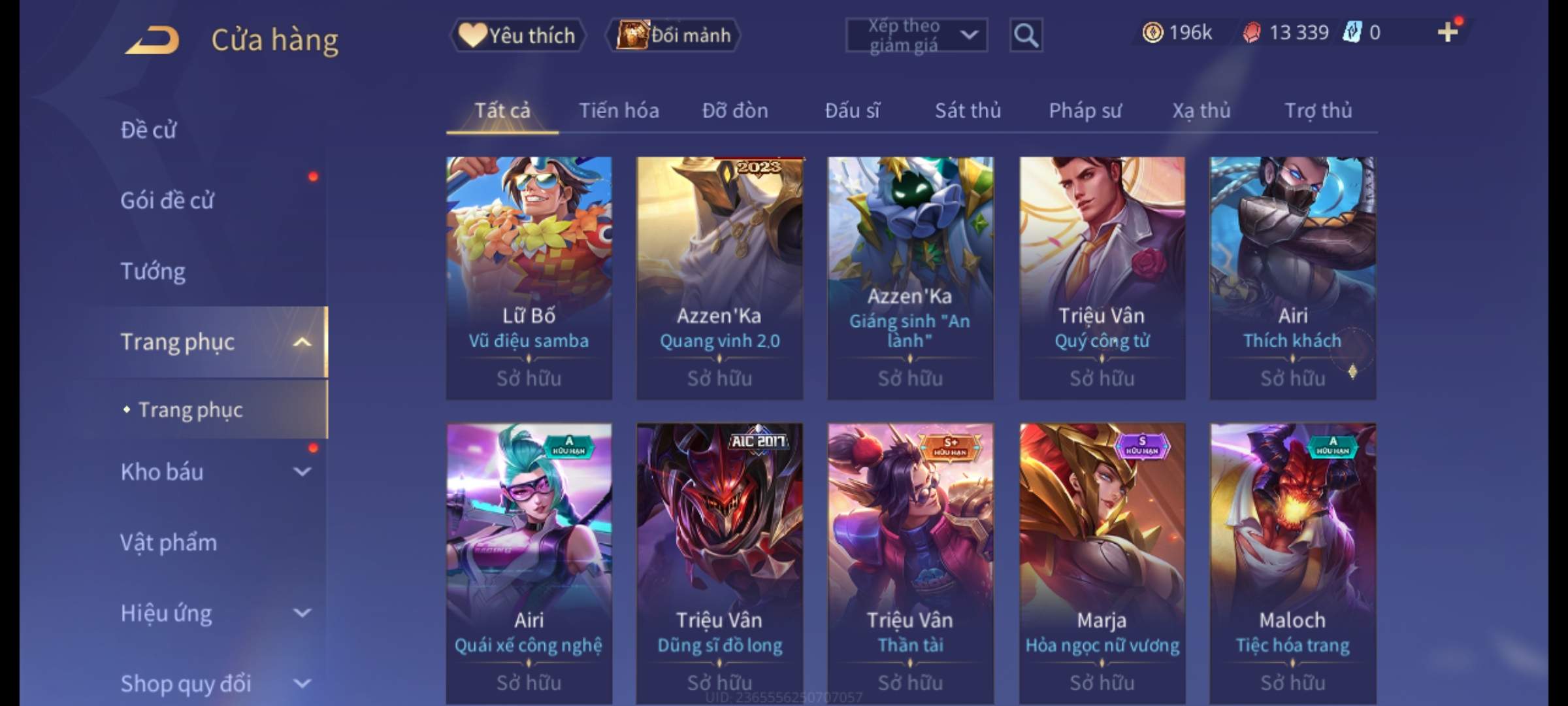Pick Maloch Tiệc hóa trang skin

coord(1292,562)
